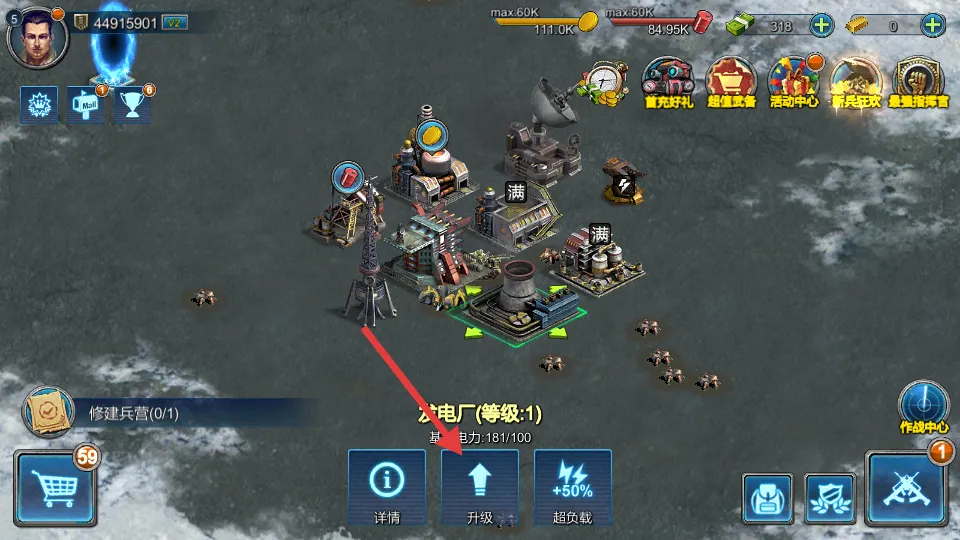The height and width of the screenshot is (540, 960).
Task: Open the 新兵狂欢 recruit carnival event
Action: 856,82
